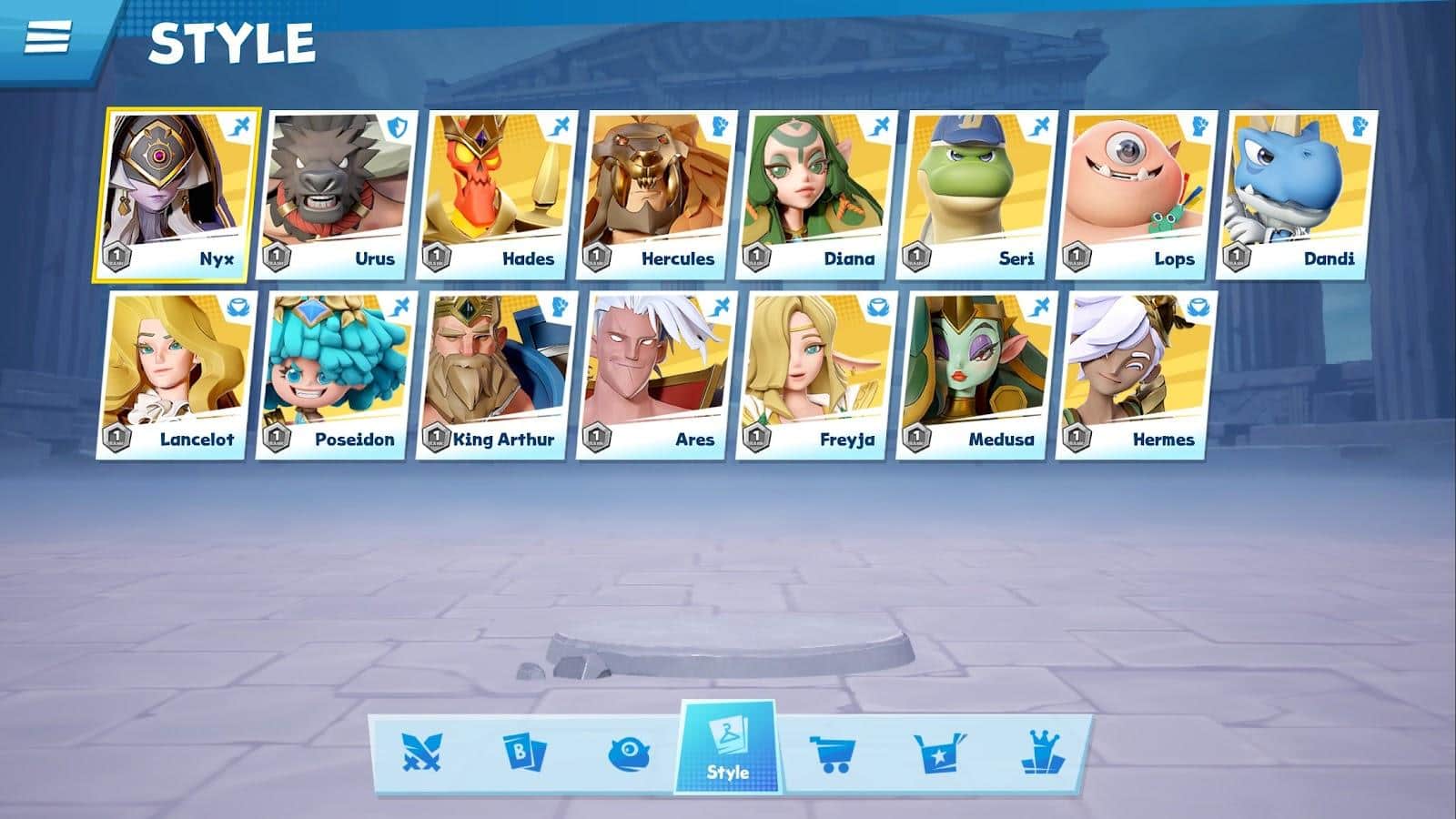Screen dimensions: 1456x819
Task: Choose the Medusa character card
Action: point(977,375)
